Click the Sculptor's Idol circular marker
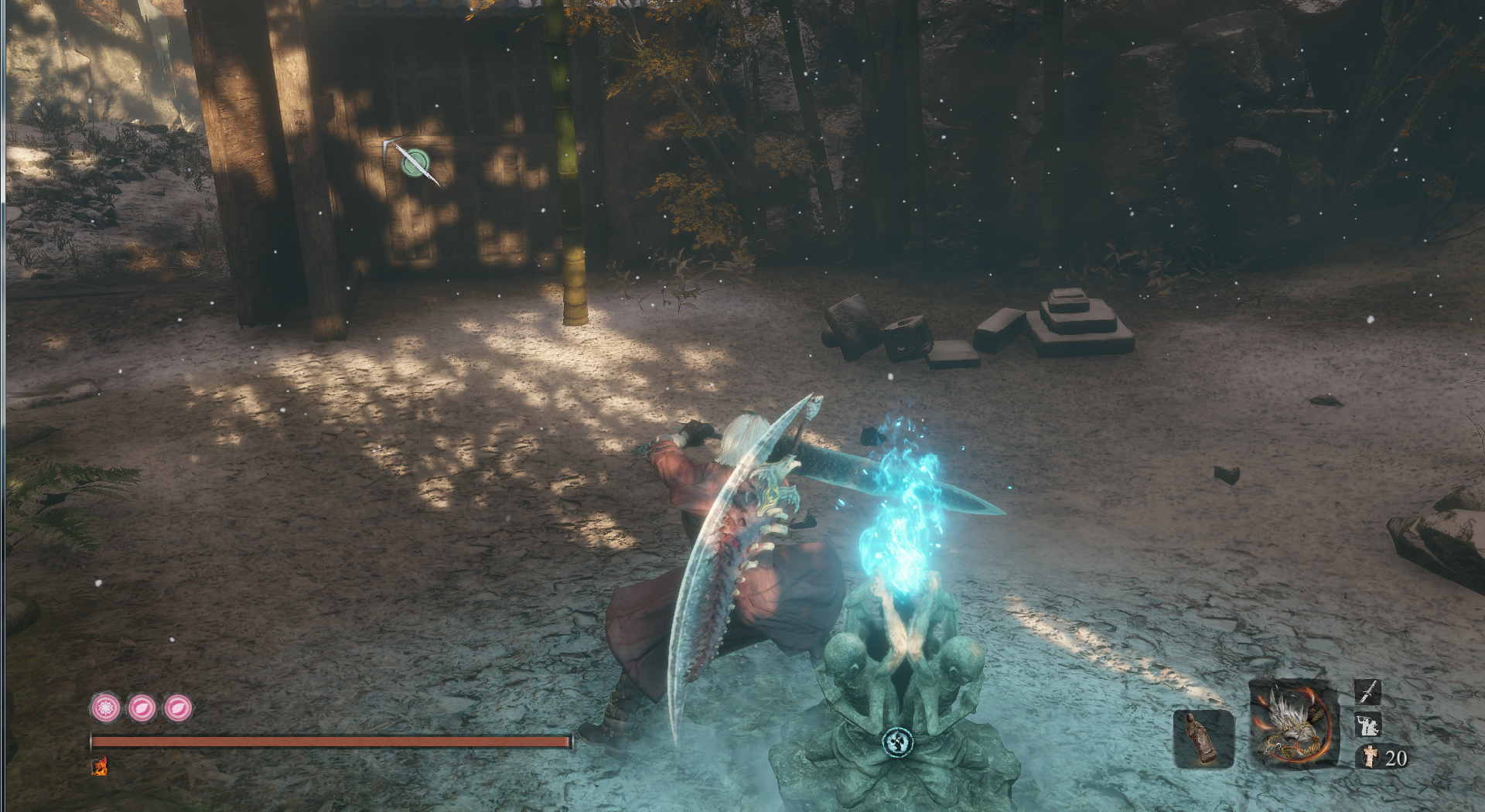Viewport: 1485px width, 812px height. tap(897, 742)
